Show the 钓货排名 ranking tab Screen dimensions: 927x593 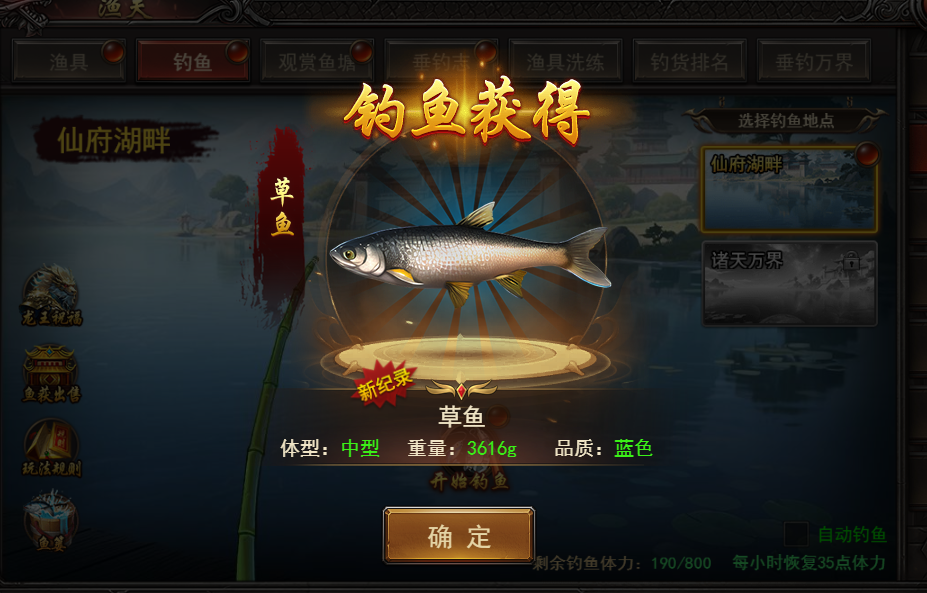point(689,62)
